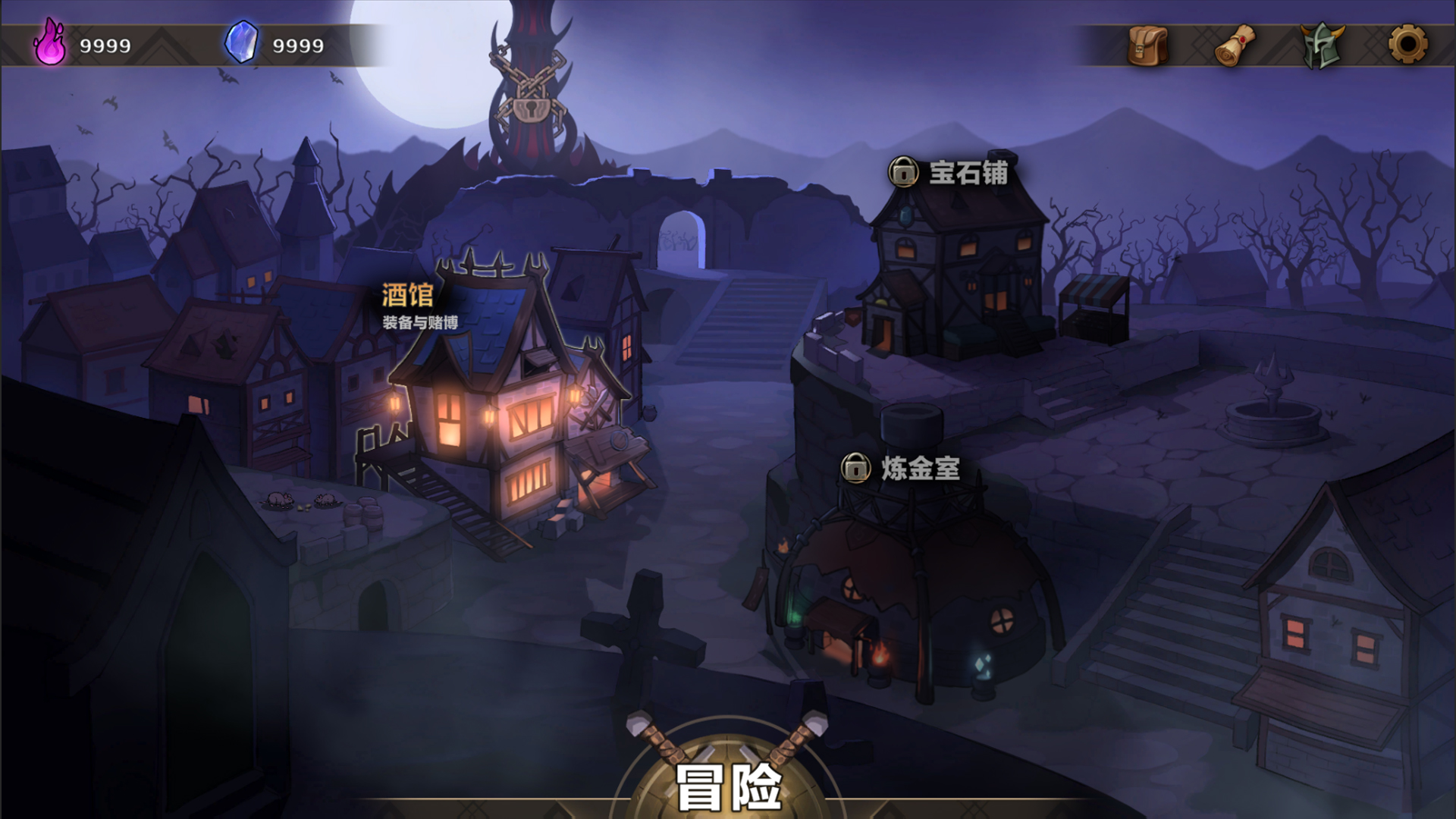Click the blue crystal 9999 counter

point(300,44)
